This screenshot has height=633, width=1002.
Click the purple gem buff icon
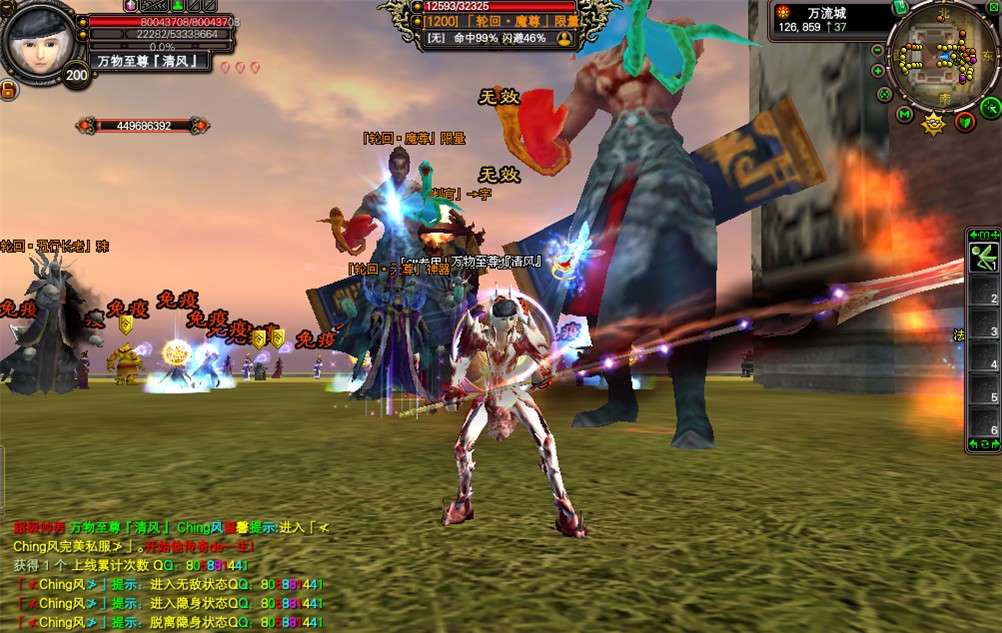131,6
